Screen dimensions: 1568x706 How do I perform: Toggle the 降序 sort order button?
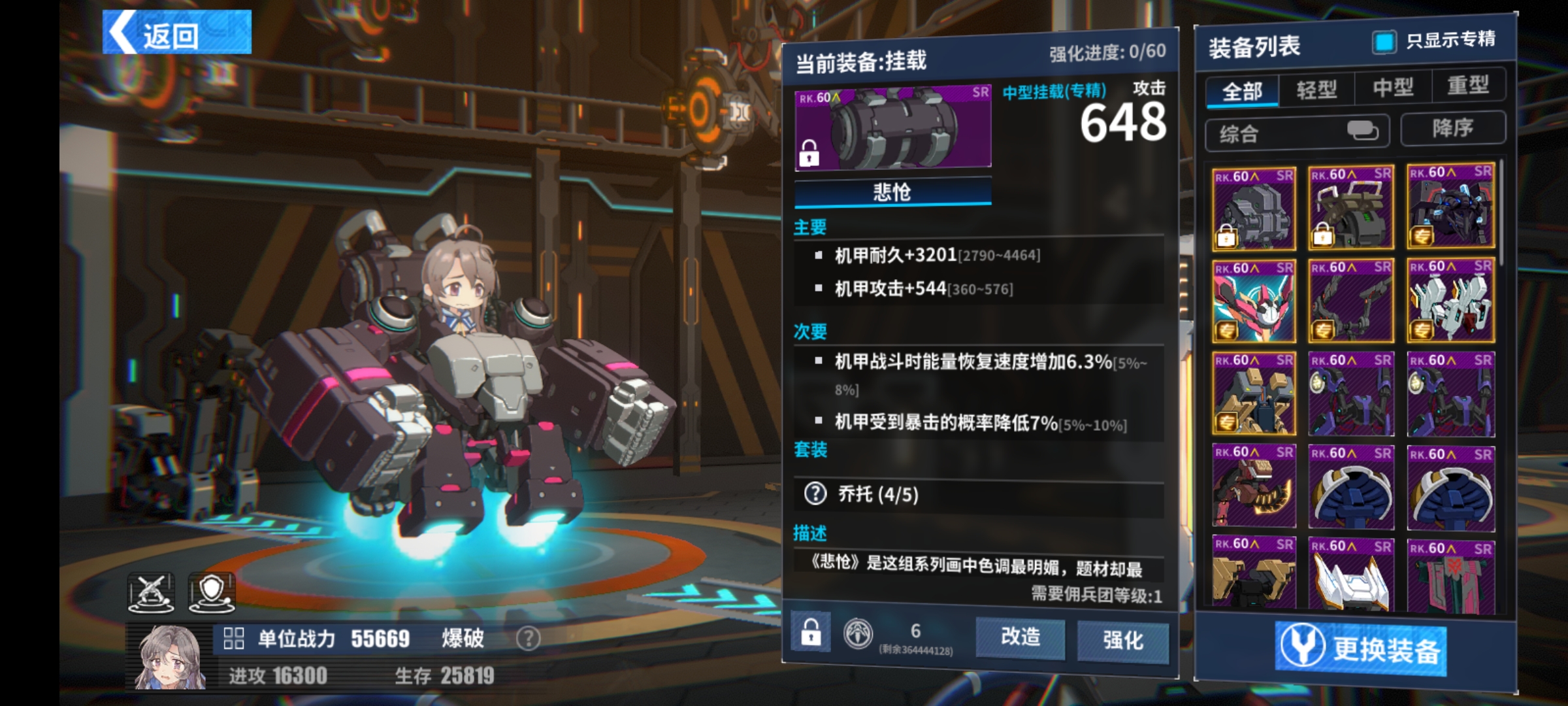click(1453, 128)
